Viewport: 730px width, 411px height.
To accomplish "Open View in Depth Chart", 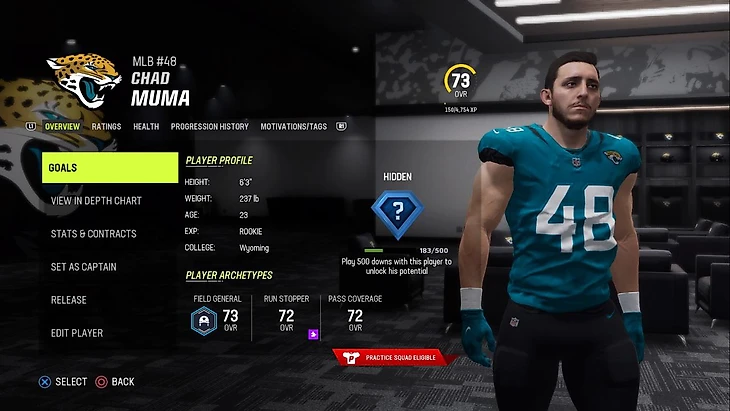I will pos(96,201).
